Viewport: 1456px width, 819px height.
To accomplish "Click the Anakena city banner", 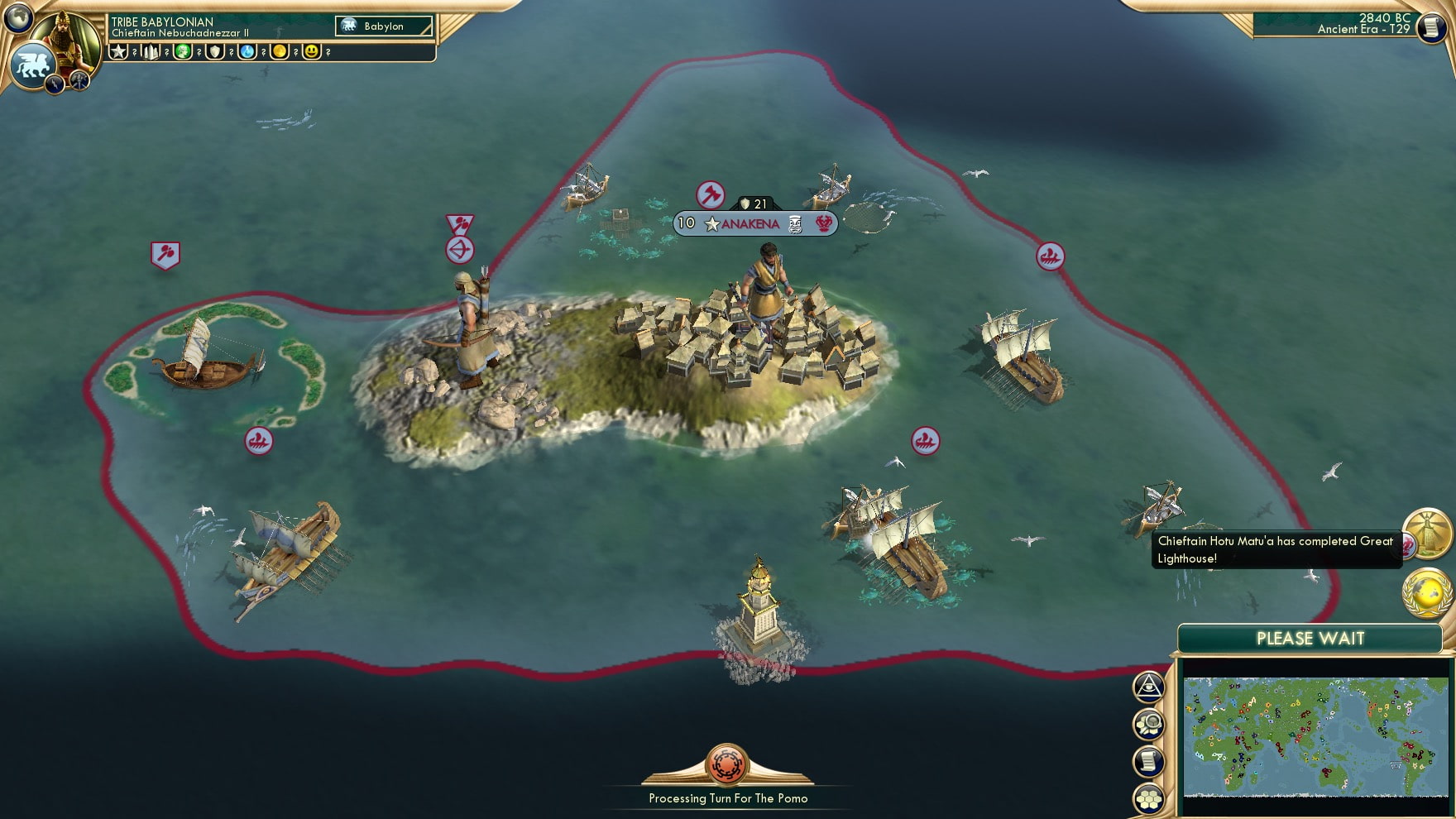I will (x=754, y=223).
